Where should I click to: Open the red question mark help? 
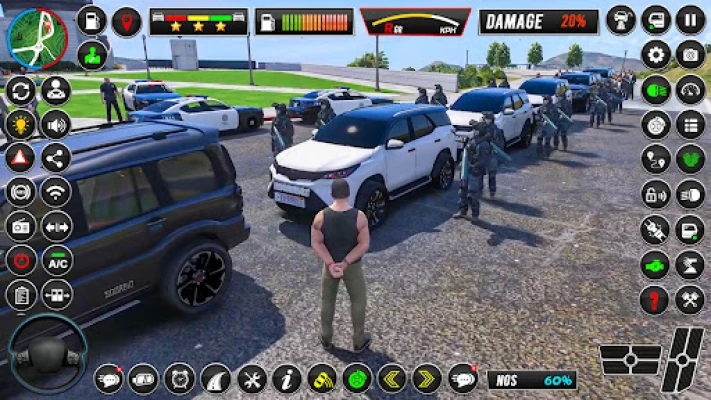click(x=655, y=299)
